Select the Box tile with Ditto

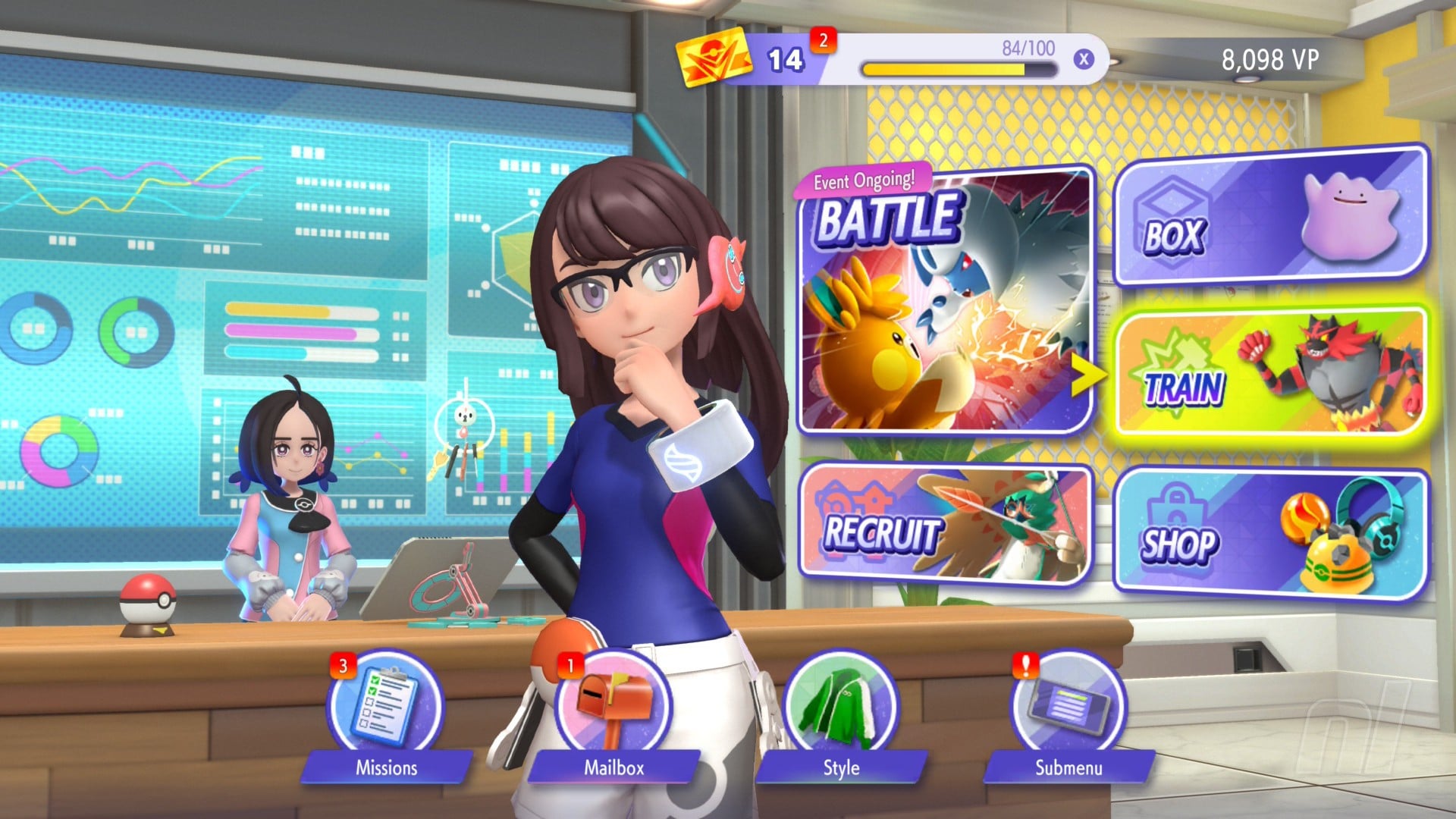pyautogui.click(x=1270, y=218)
